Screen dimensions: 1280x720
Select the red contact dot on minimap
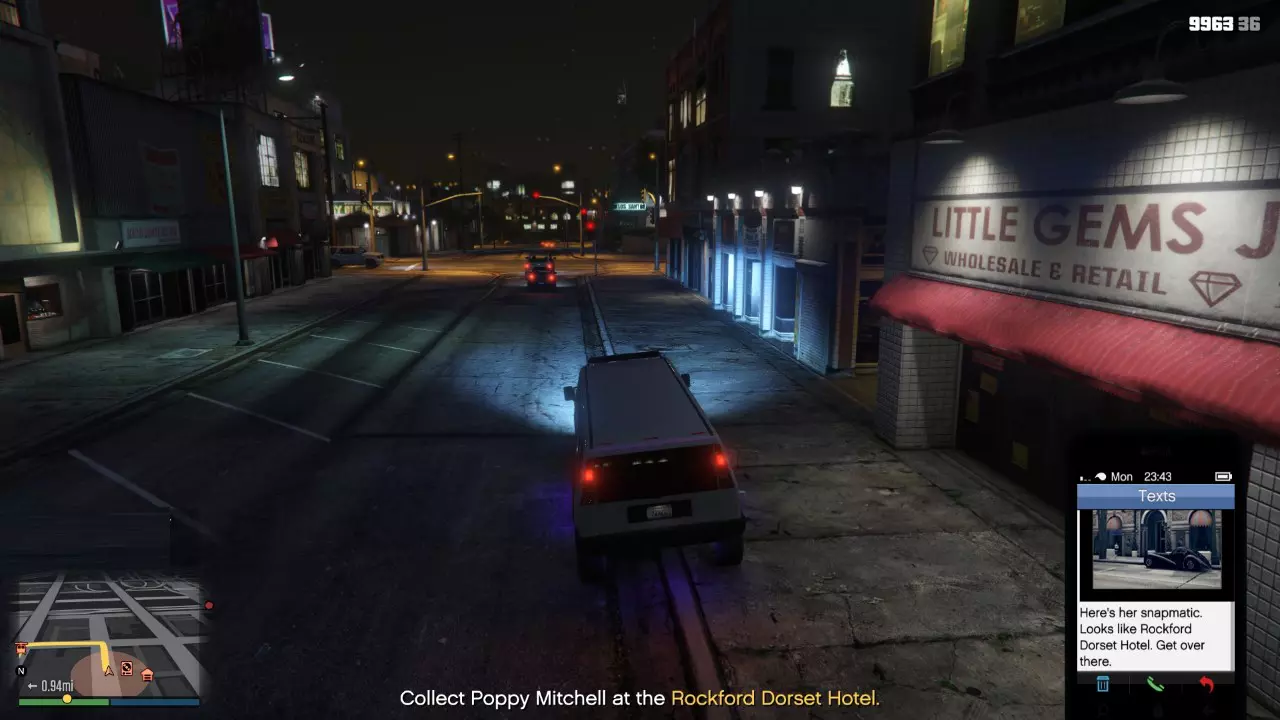208,606
